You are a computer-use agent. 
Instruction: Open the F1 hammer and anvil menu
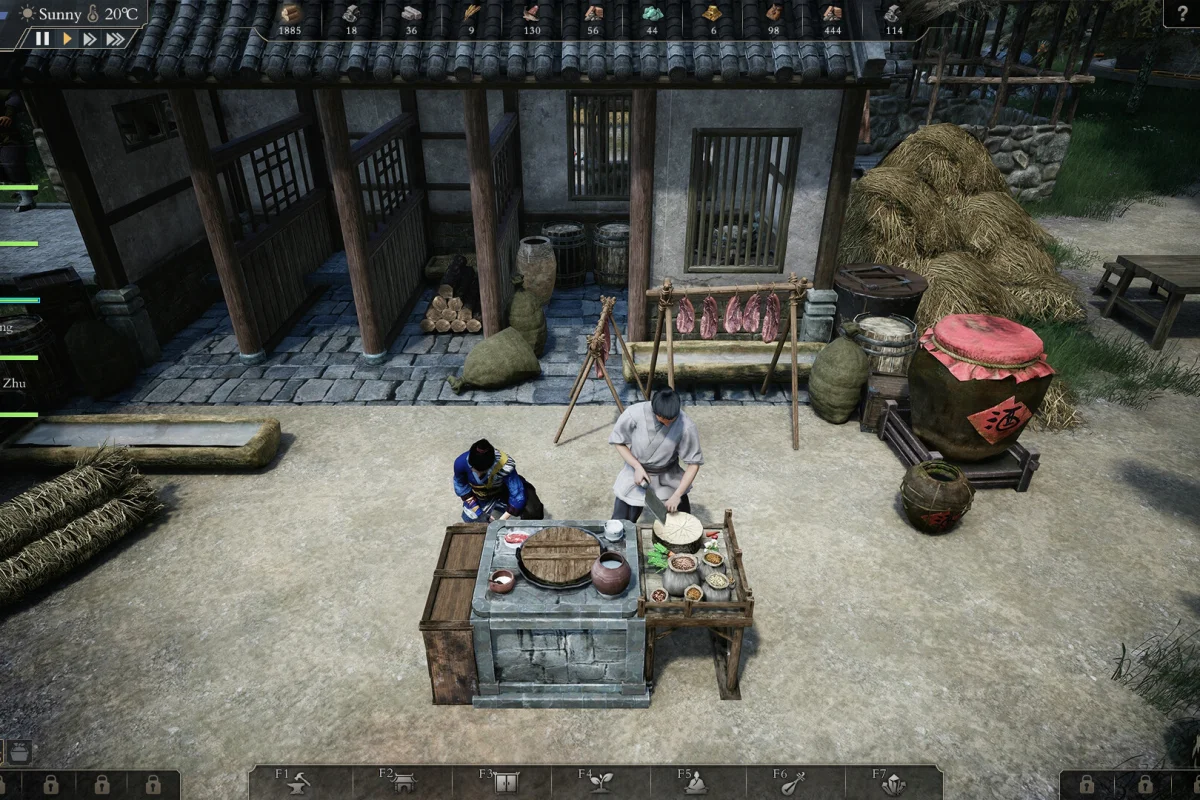297,783
